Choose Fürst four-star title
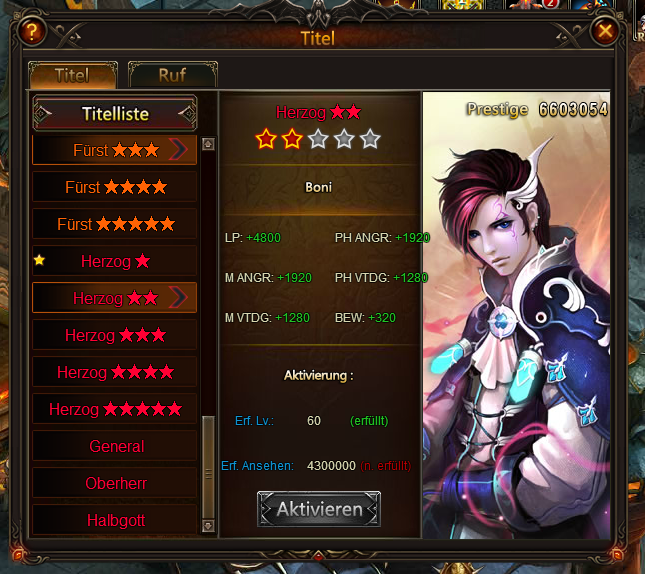645x574 pixels. click(115, 187)
